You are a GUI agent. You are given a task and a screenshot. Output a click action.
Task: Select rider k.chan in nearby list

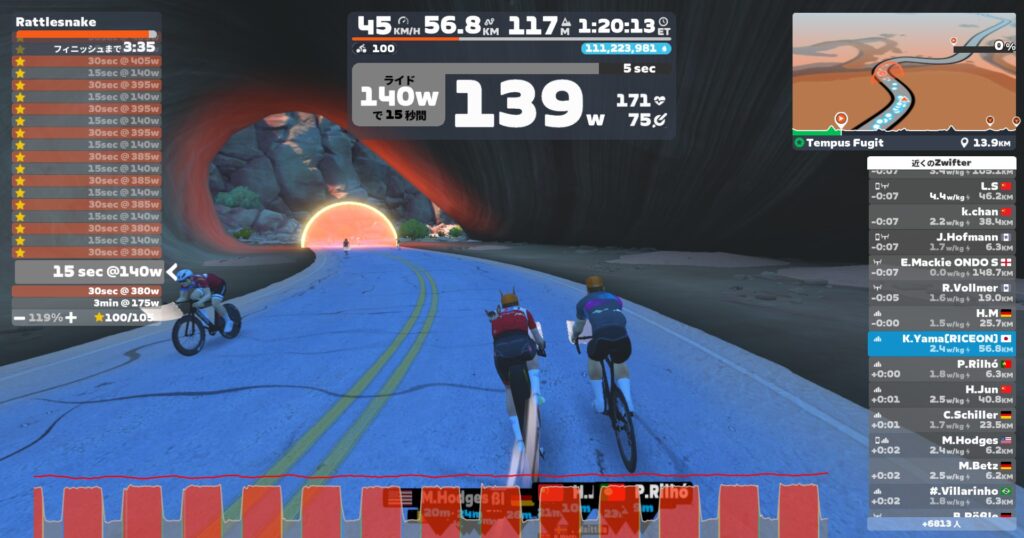point(941,217)
